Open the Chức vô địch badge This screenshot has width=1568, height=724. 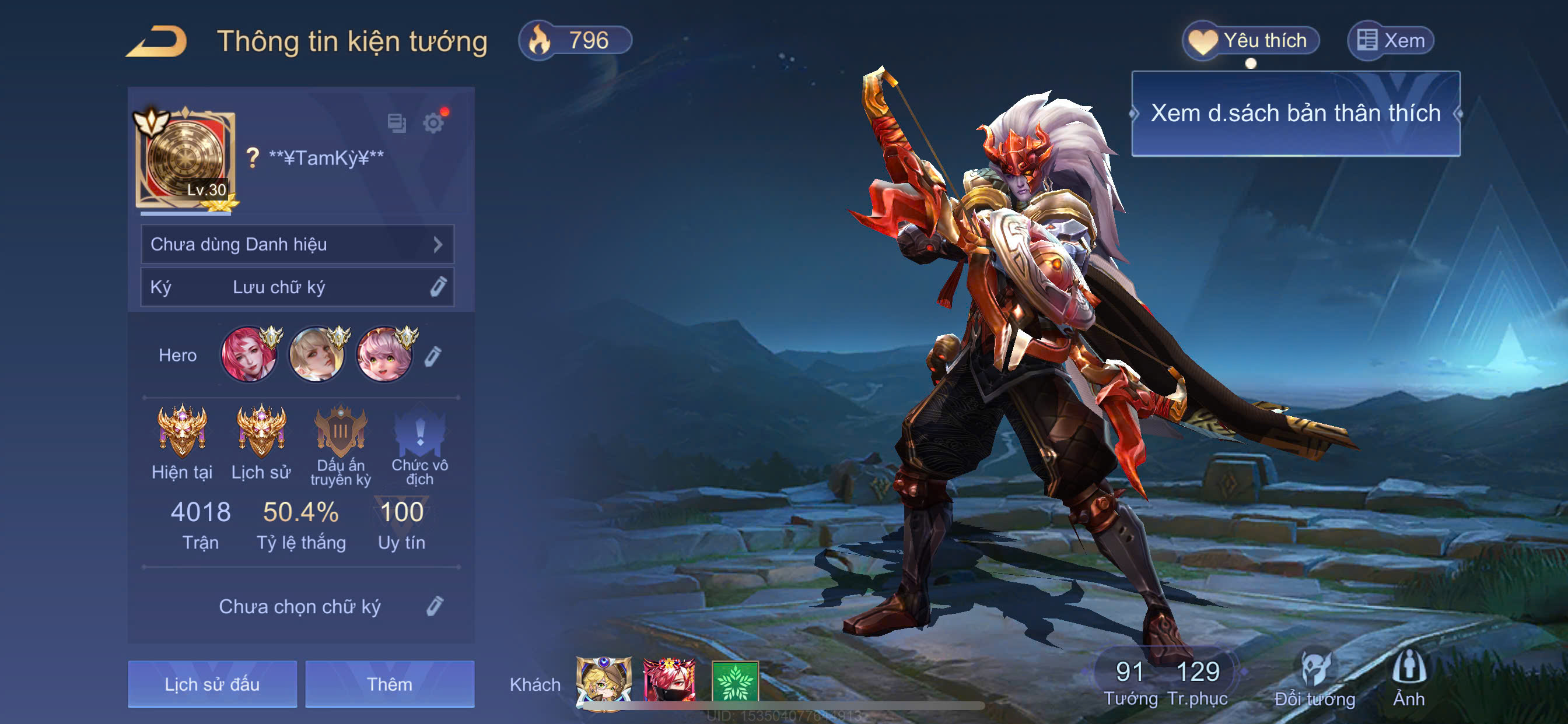tap(419, 433)
